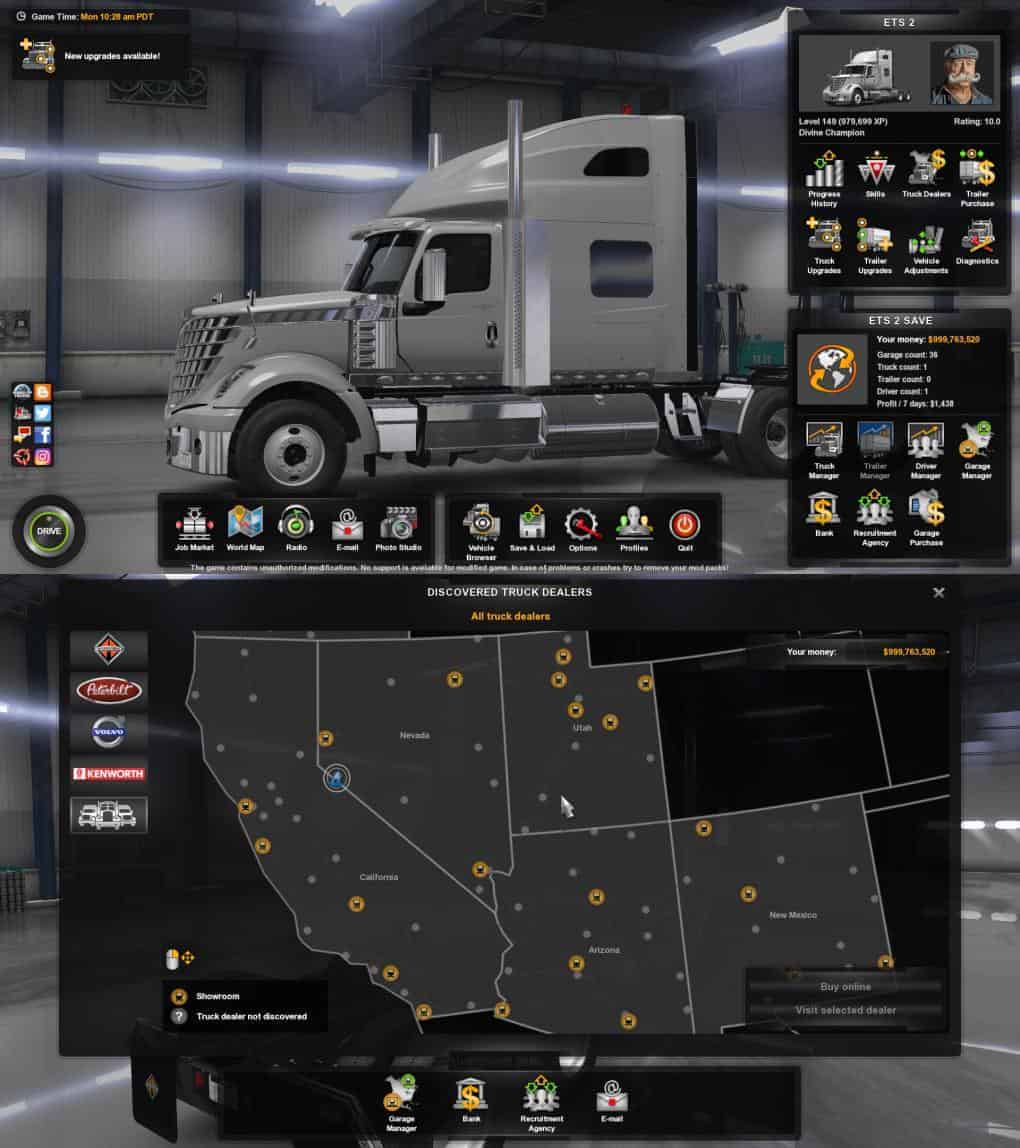
Task: Quit the game with the power icon
Action: (684, 526)
